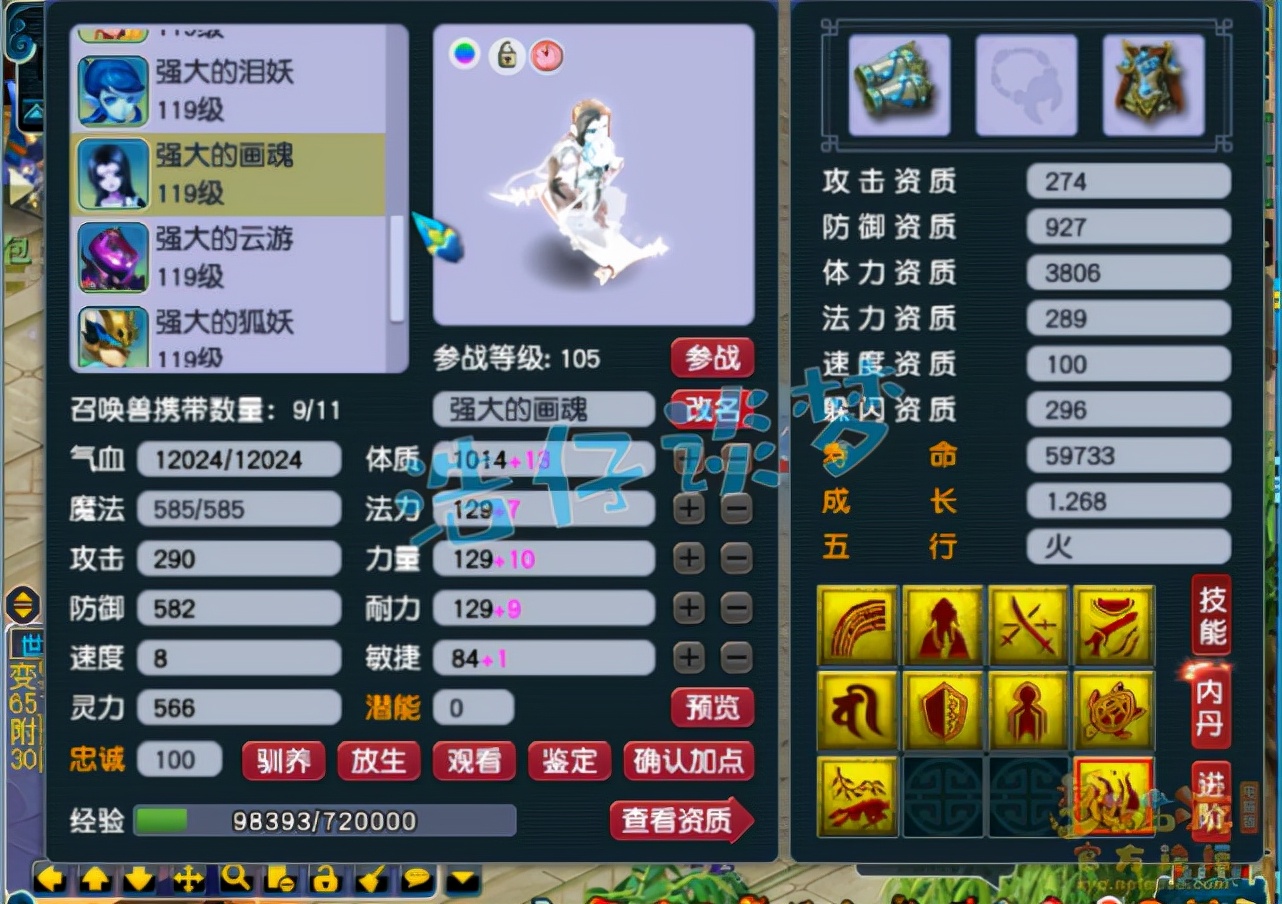Open the 内丹 tab on the right panel
This screenshot has height=904, width=1282.
tap(1210, 710)
